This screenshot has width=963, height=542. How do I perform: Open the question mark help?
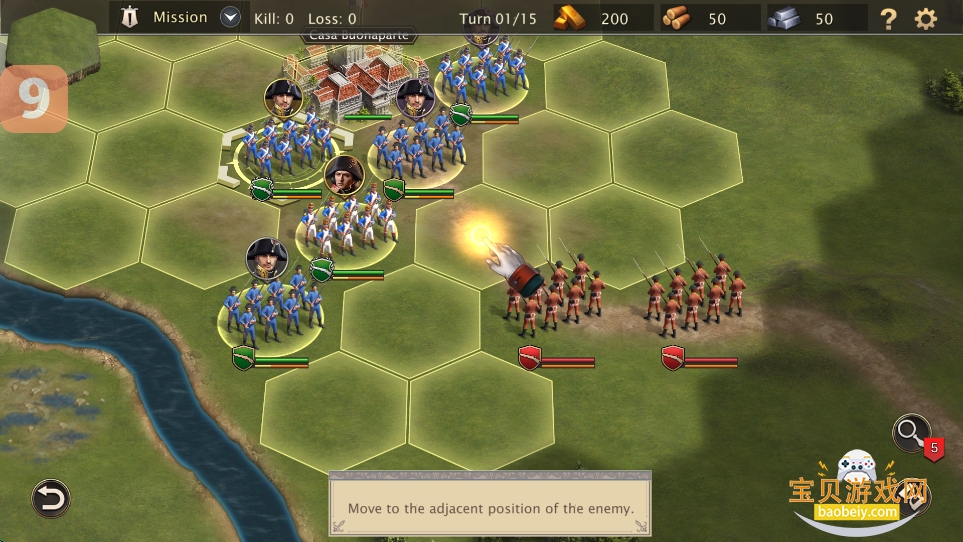(x=888, y=18)
